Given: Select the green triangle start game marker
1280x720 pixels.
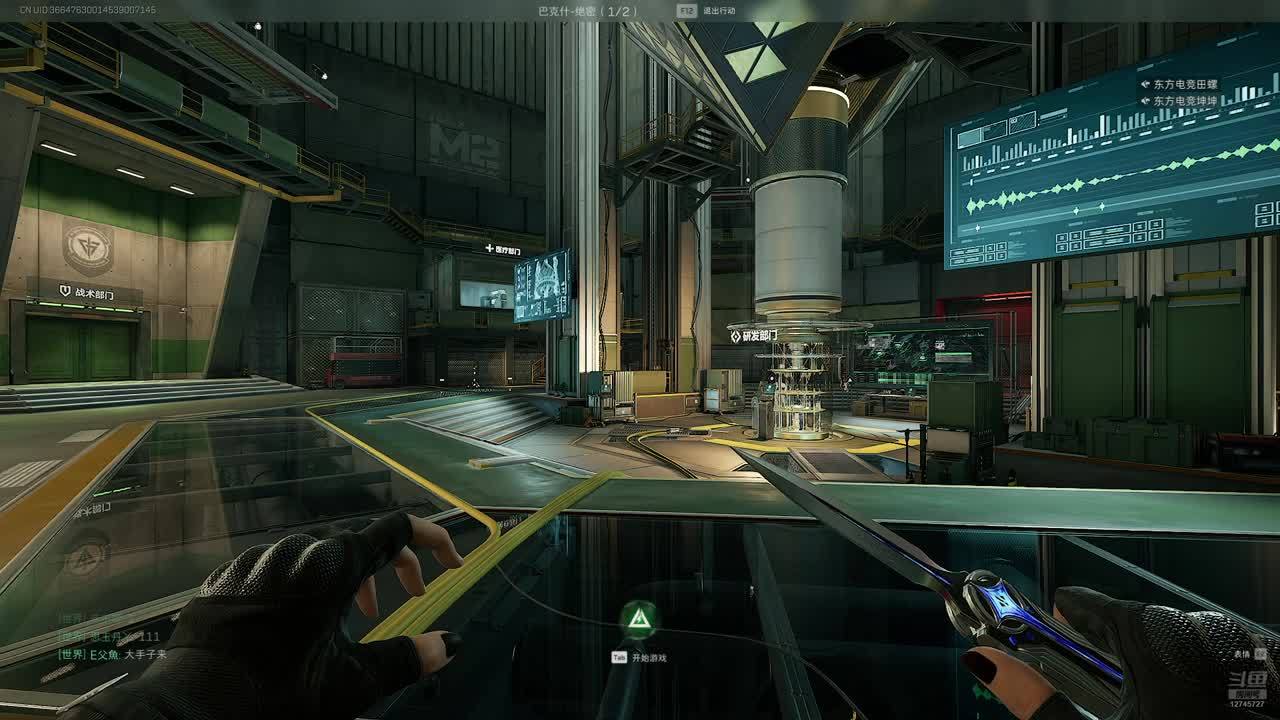Looking at the screenshot, I should pyautogui.click(x=638, y=621).
